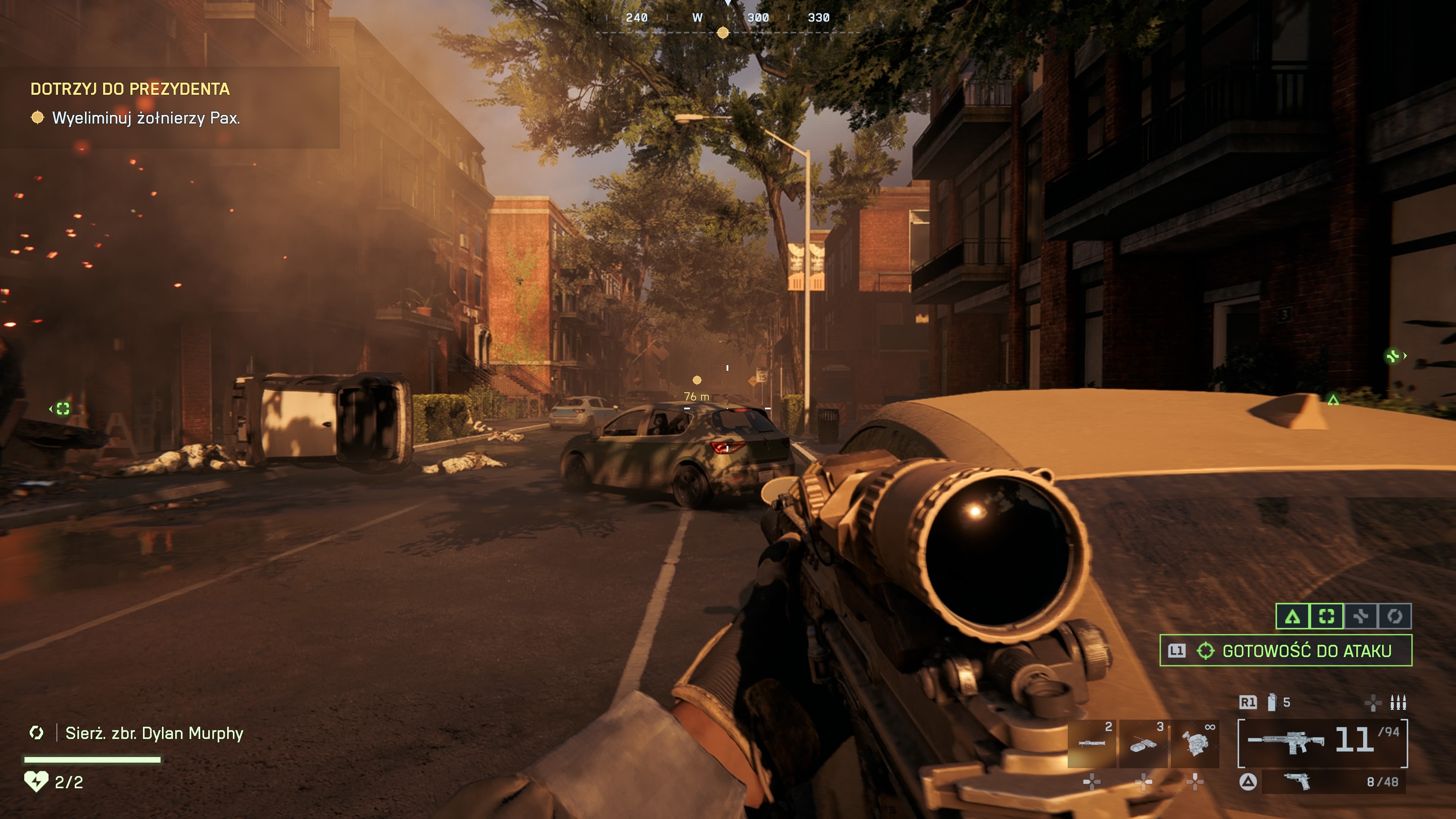Choose the grey converging-arrows squad command

point(1360,616)
